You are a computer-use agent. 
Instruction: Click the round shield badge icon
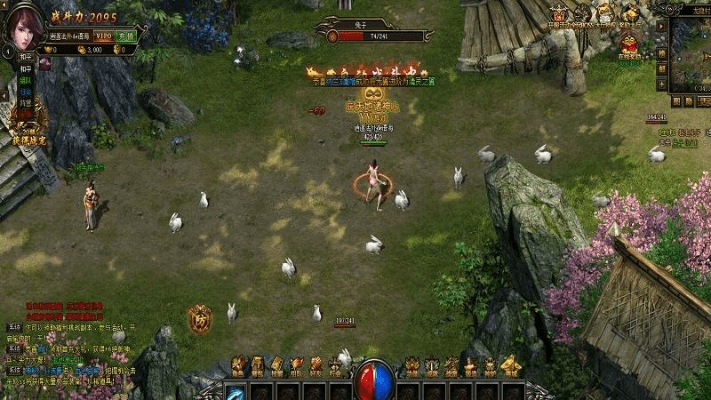[199, 318]
